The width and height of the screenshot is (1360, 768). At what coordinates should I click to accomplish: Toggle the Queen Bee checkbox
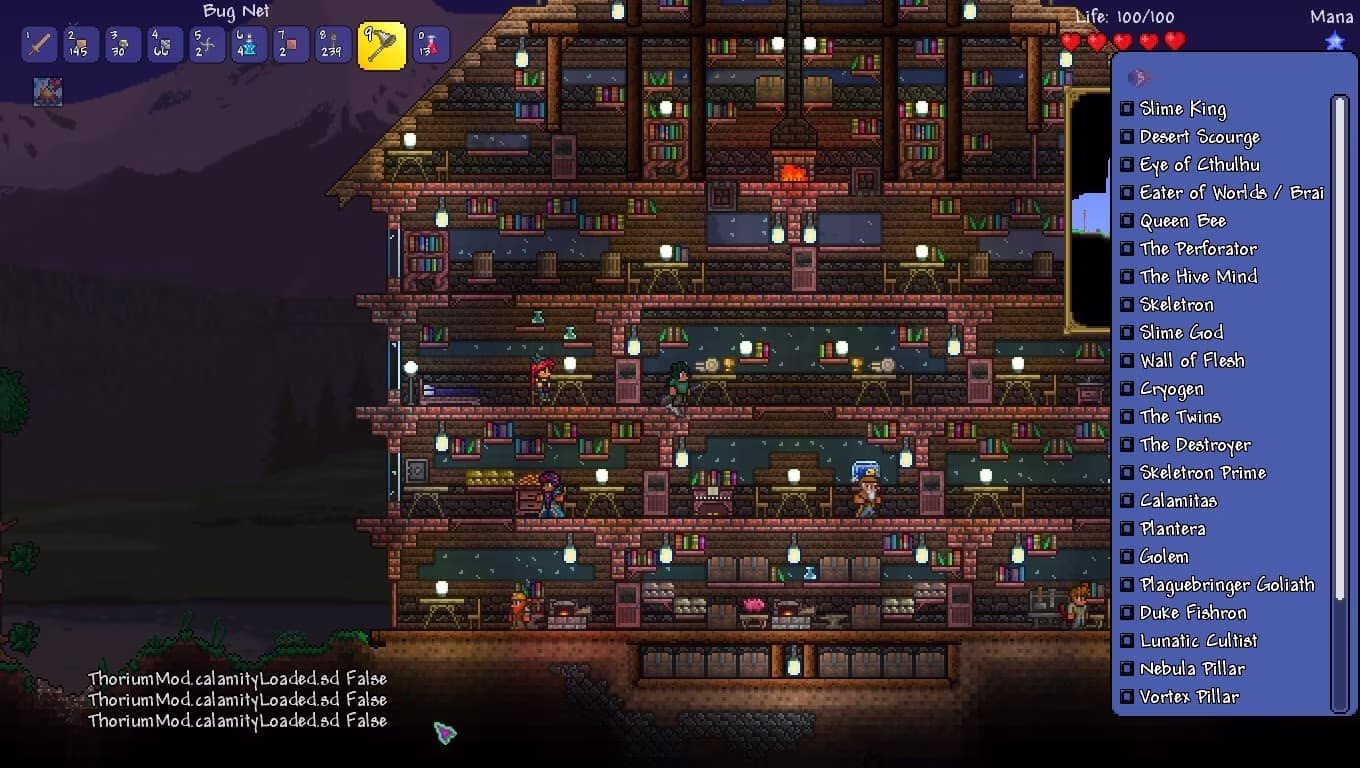(1127, 221)
